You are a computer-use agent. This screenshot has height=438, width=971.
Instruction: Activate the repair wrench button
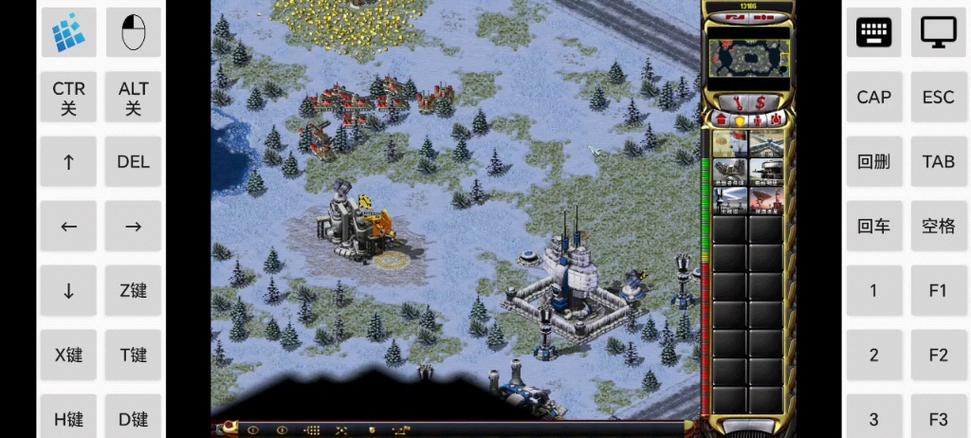tap(735, 101)
